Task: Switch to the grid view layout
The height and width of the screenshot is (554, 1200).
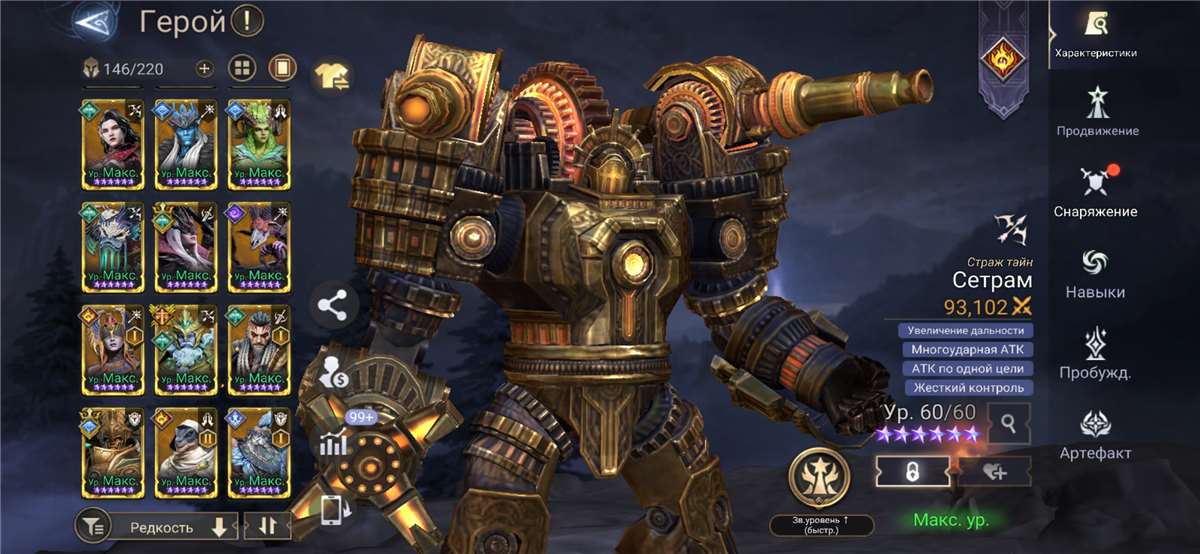Action: pyautogui.click(x=243, y=69)
